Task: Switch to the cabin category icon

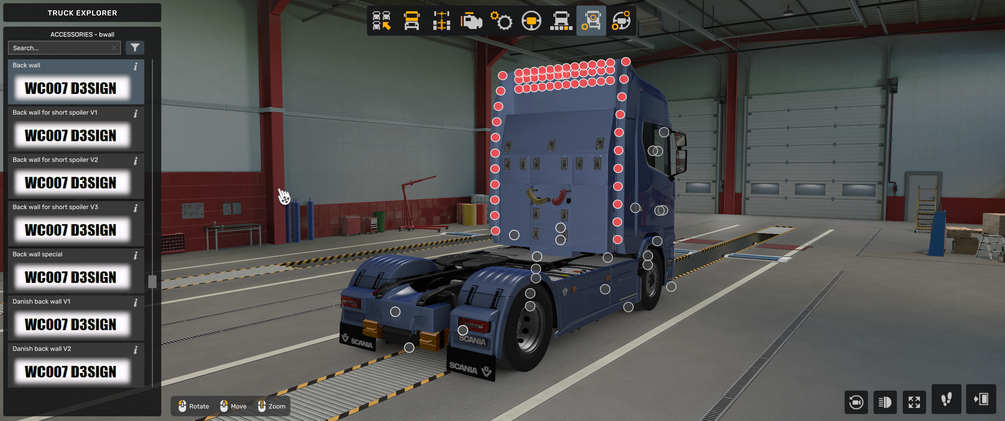Action: 411,21
